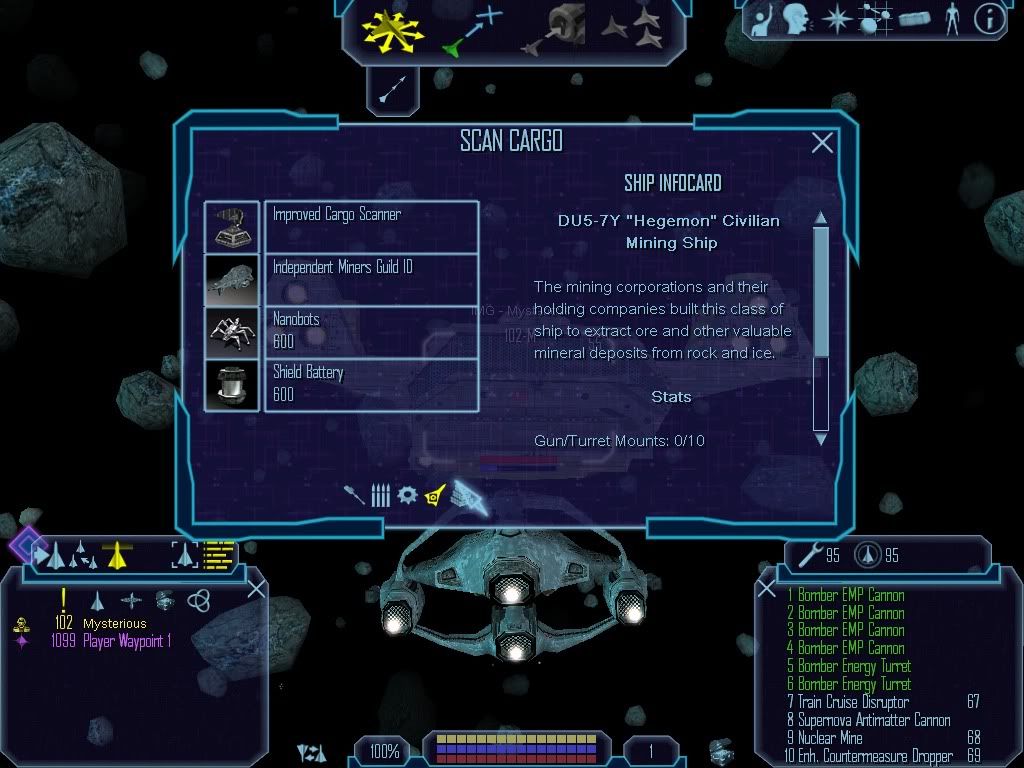Close the Scan Cargo window
This screenshot has width=1024, height=768.
pyautogui.click(x=822, y=143)
